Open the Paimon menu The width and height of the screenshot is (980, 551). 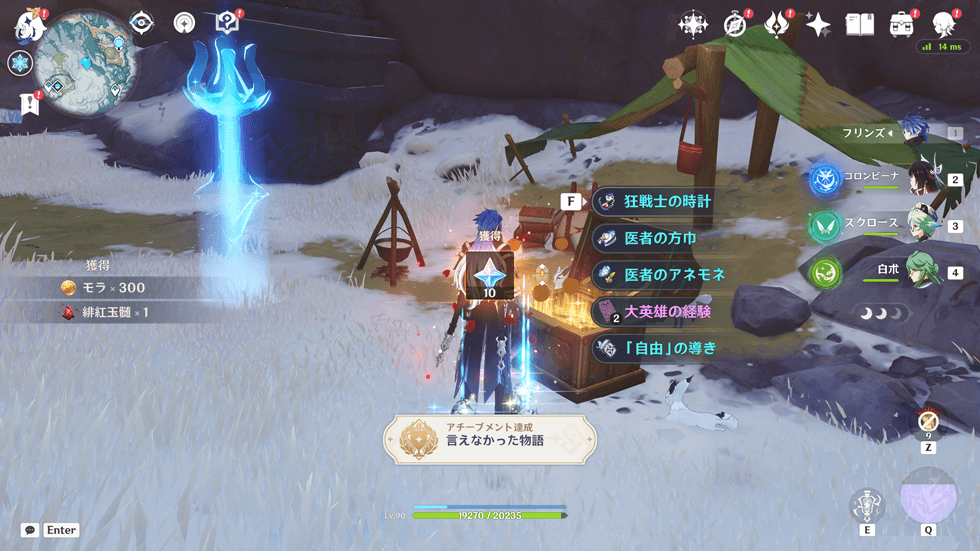tap(27, 24)
